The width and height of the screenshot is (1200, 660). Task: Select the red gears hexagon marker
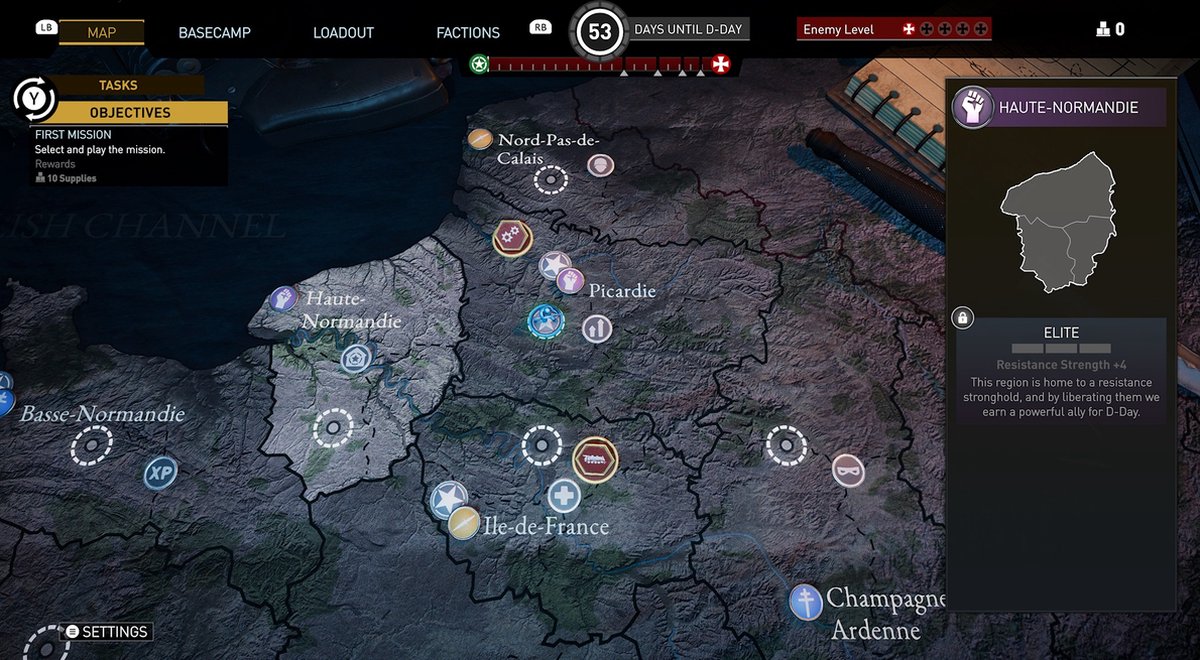[x=512, y=238]
